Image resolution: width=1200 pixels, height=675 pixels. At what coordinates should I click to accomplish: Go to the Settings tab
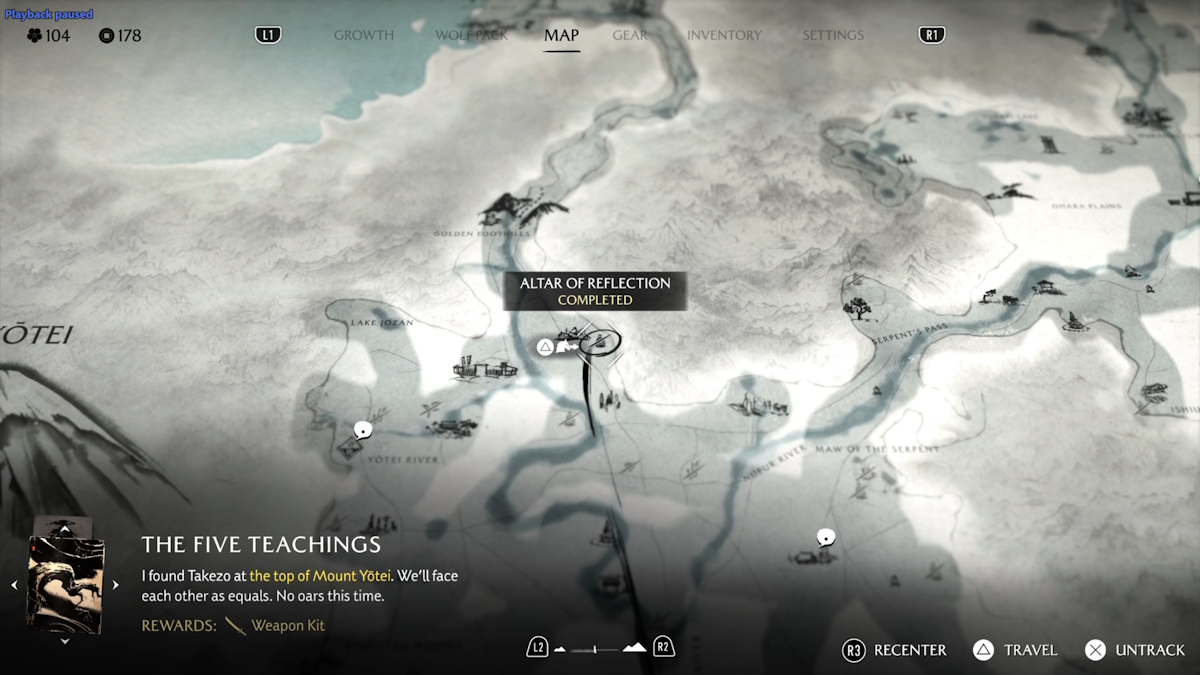(x=832, y=35)
